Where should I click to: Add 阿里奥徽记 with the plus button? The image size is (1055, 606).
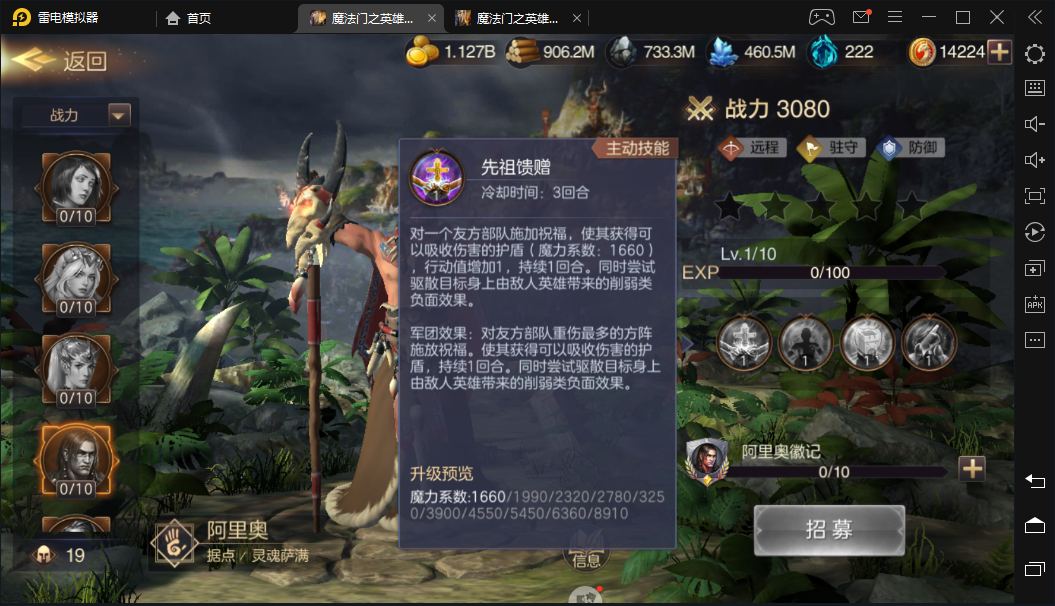972,468
